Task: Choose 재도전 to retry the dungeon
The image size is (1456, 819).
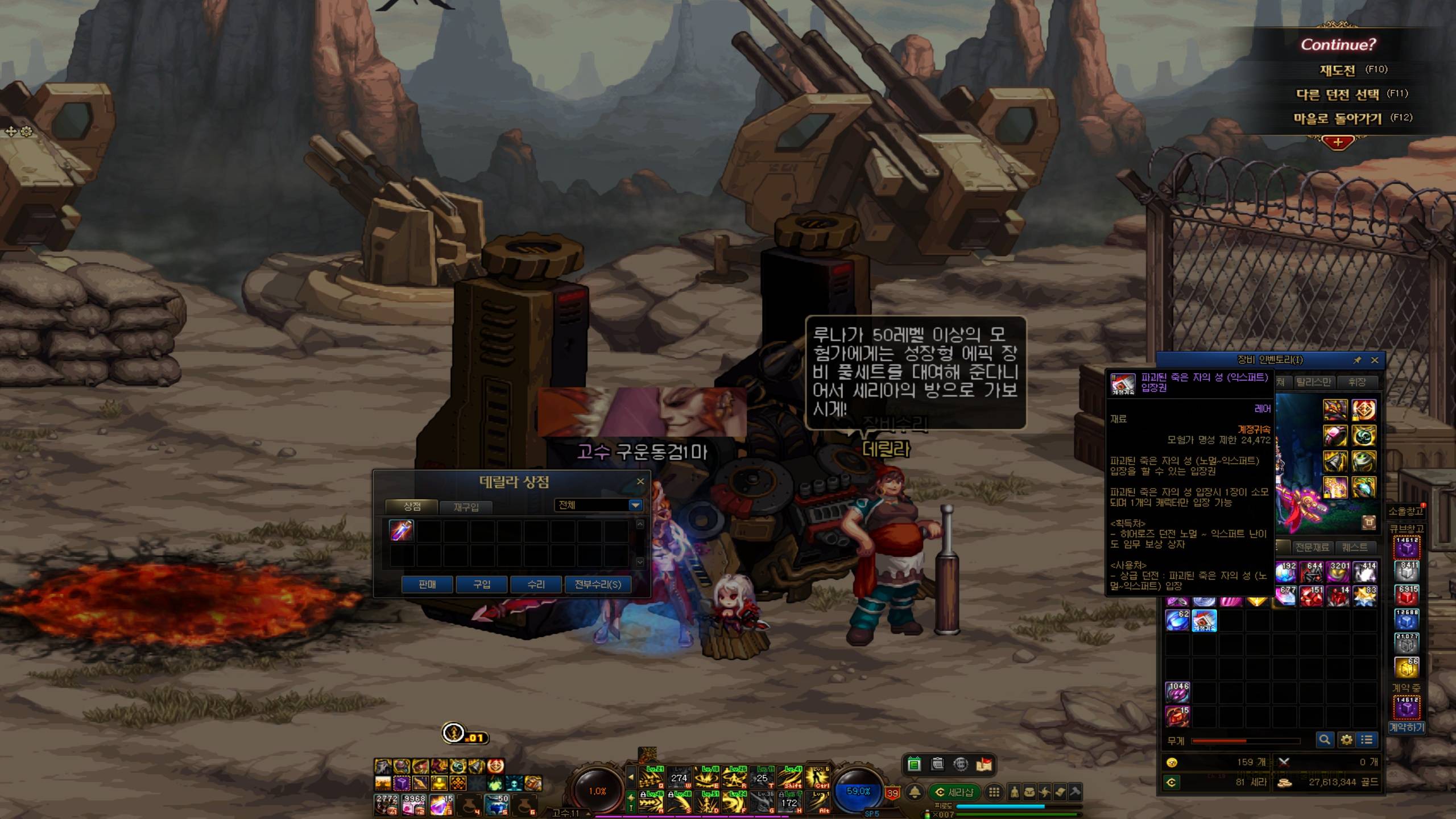Action: [x=1337, y=70]
